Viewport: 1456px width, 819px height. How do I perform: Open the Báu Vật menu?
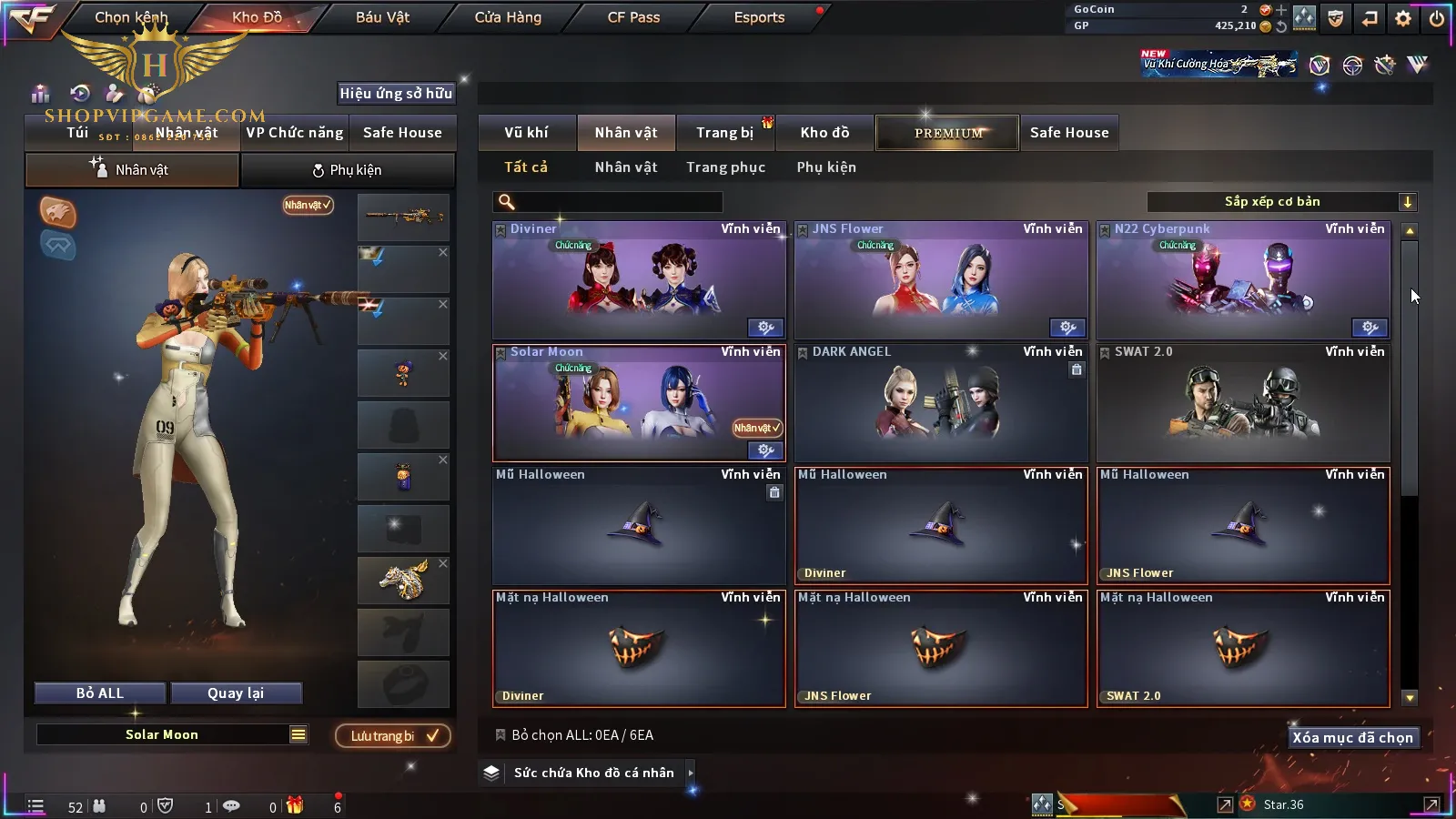(x=382, y=17)
